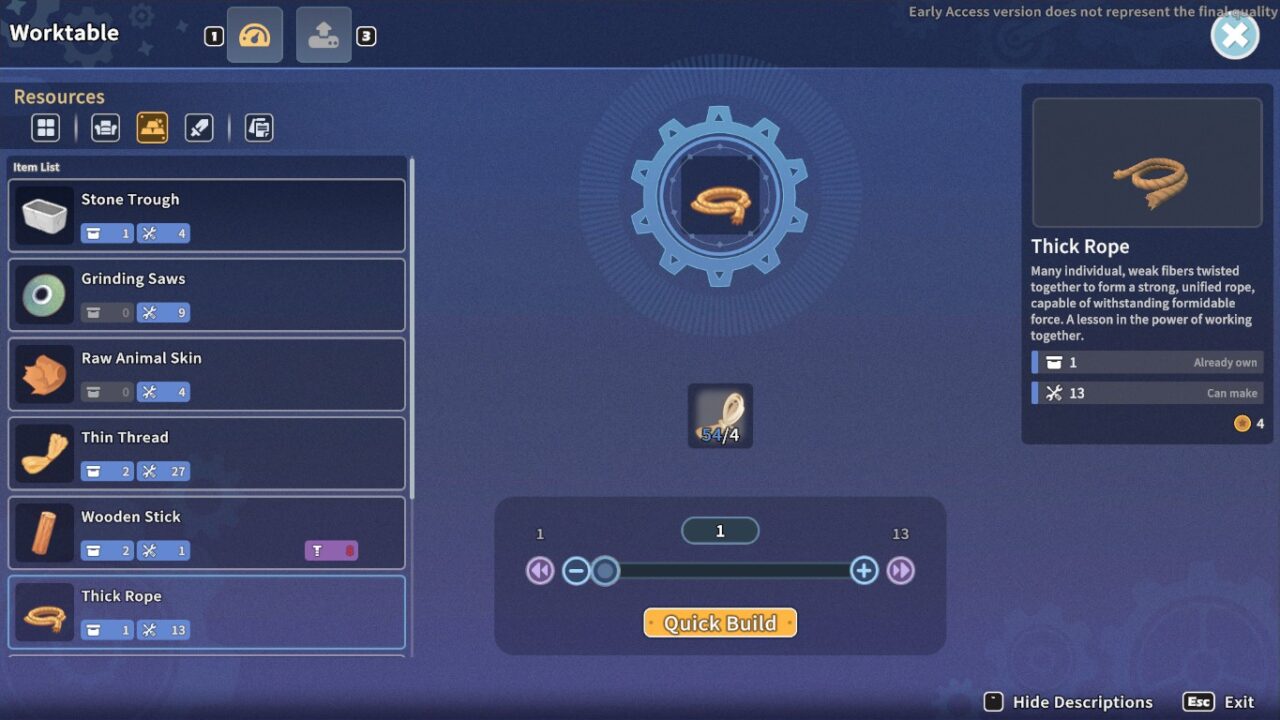Click the quantity slider handle
The width and height of the screenshot is (1280, 720).
tap(605, 571)
